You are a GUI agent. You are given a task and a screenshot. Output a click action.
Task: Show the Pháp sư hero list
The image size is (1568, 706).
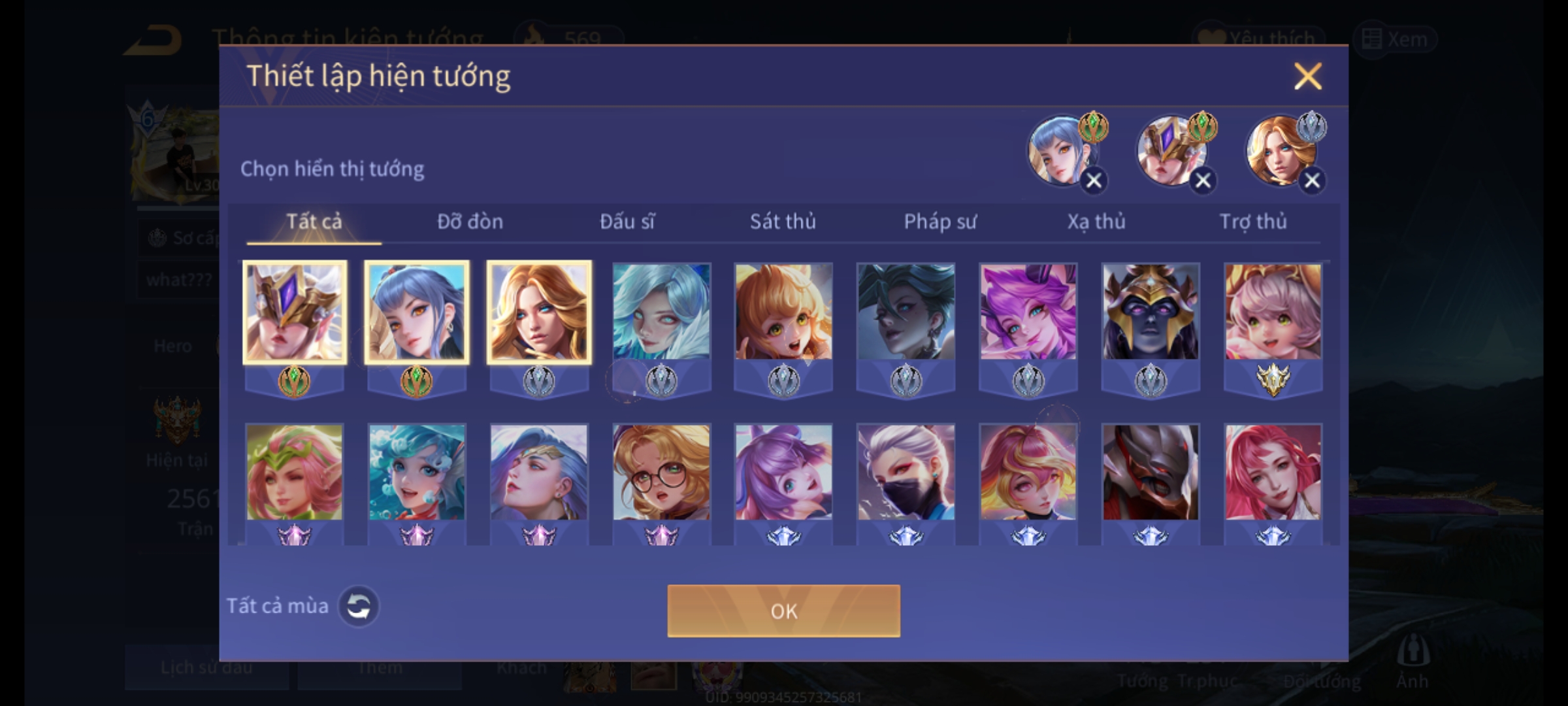point(939,222)
